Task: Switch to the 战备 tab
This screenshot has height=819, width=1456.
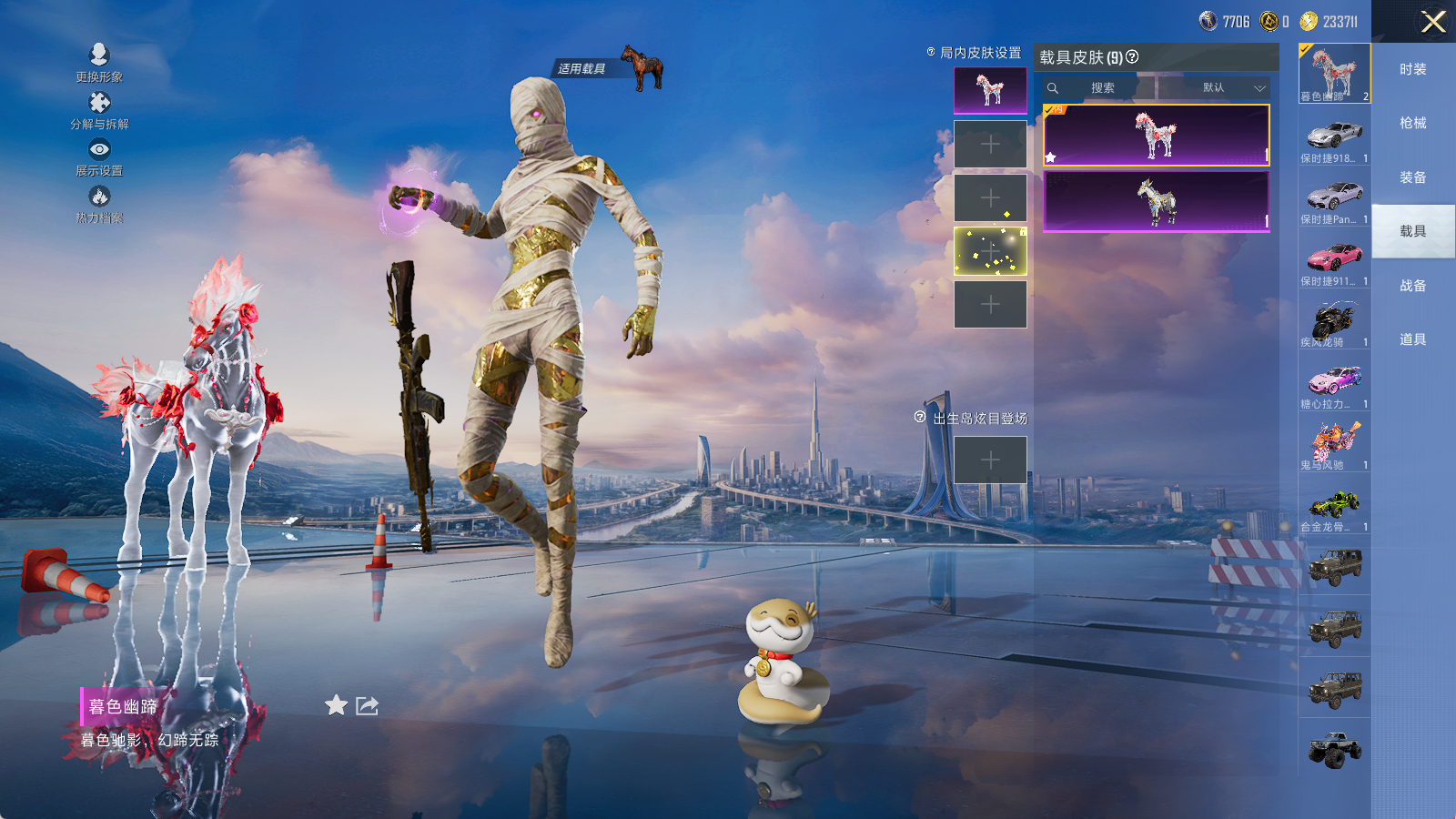Action: click(x=1412, y=286)
